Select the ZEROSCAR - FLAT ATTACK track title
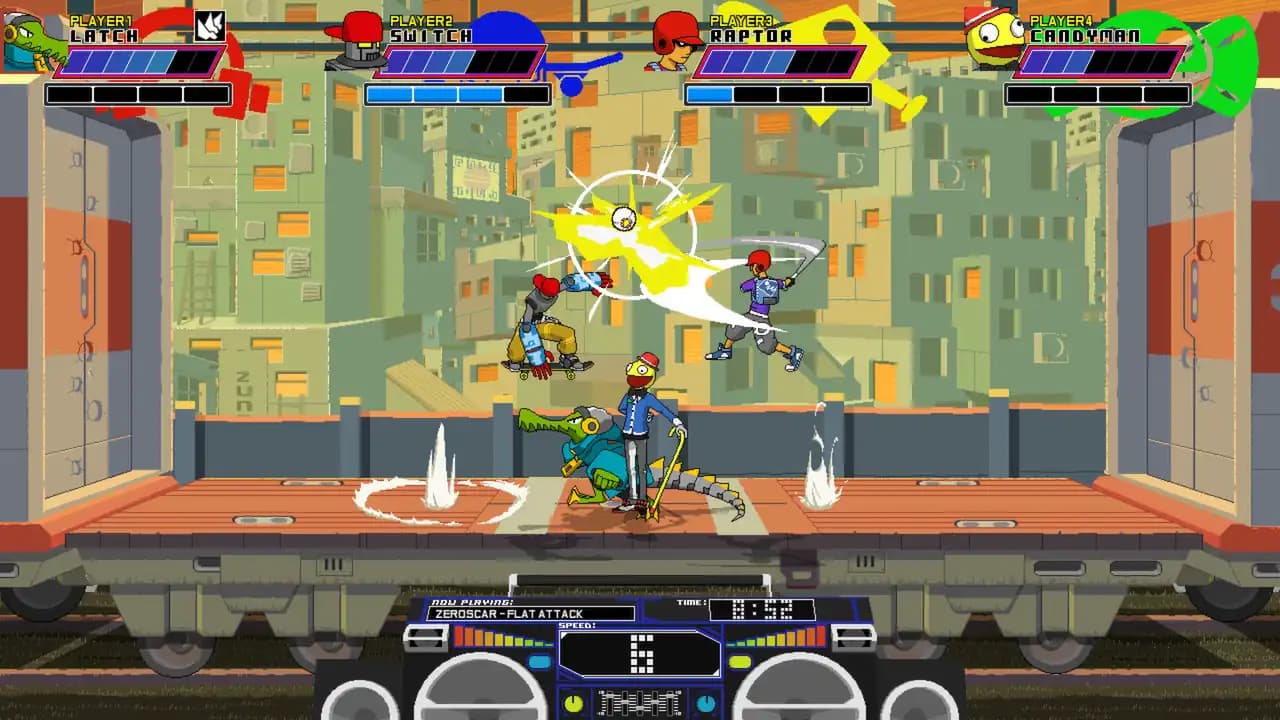Viewport: 1280px width, 720px height. (x=507, y=613)
